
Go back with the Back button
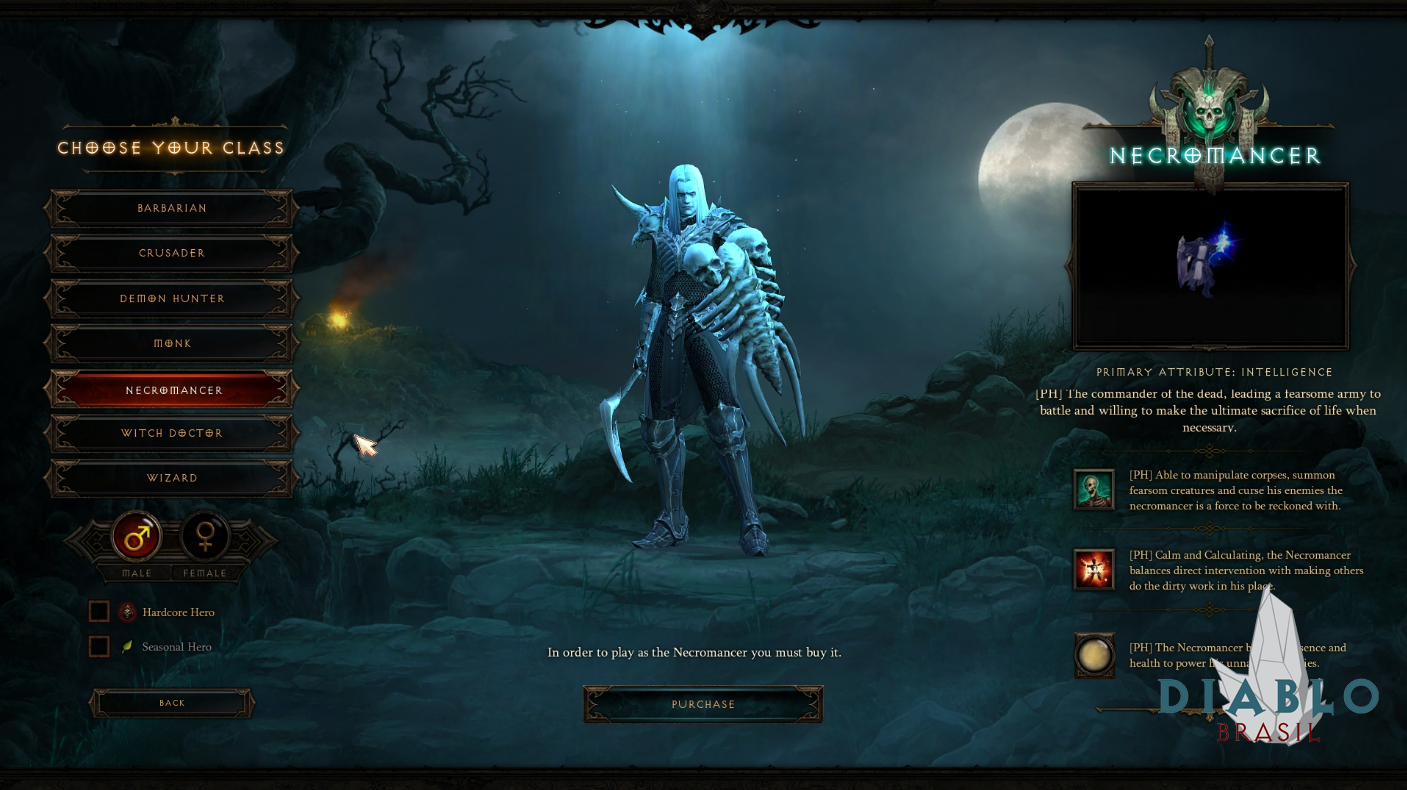point(172,703)
